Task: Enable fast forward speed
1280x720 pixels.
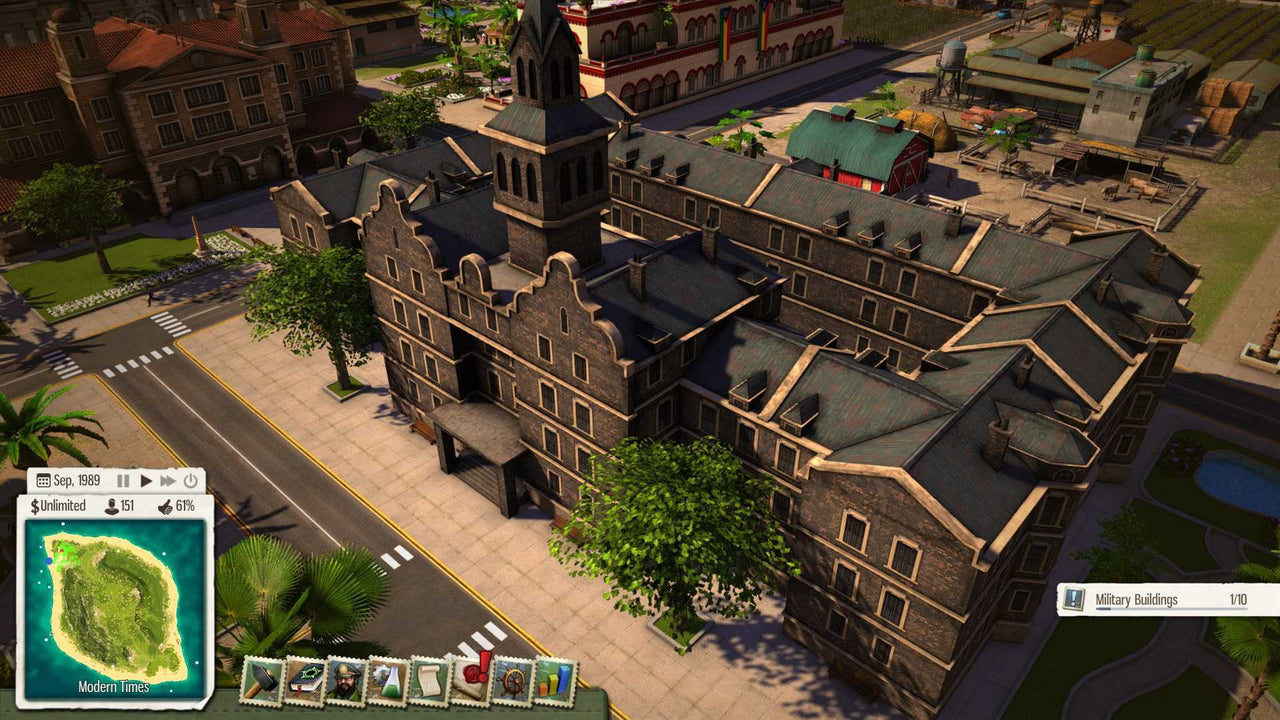Action: click(168, 480)
